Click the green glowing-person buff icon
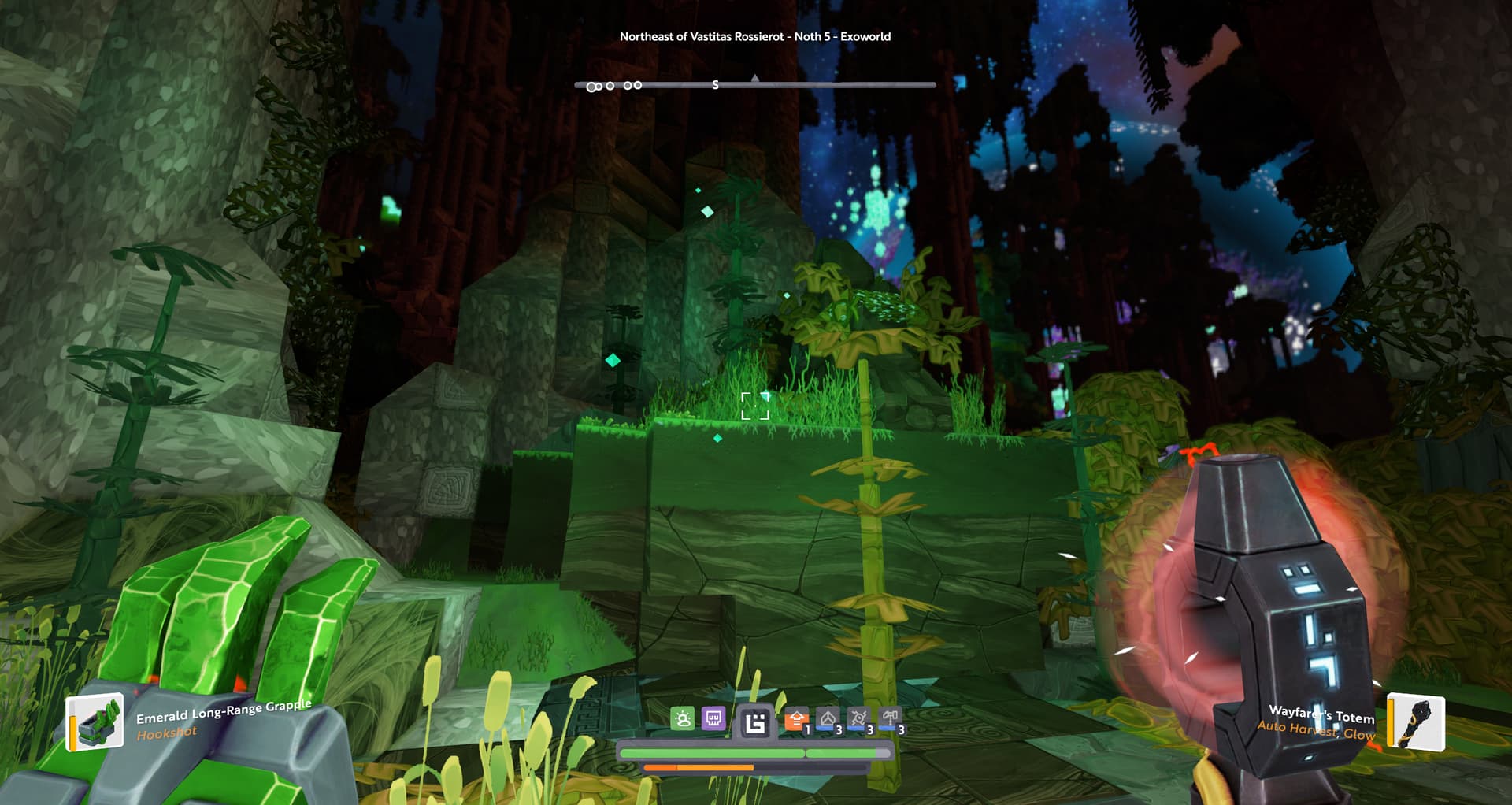Screen dimensions: 1512x805 683,718
